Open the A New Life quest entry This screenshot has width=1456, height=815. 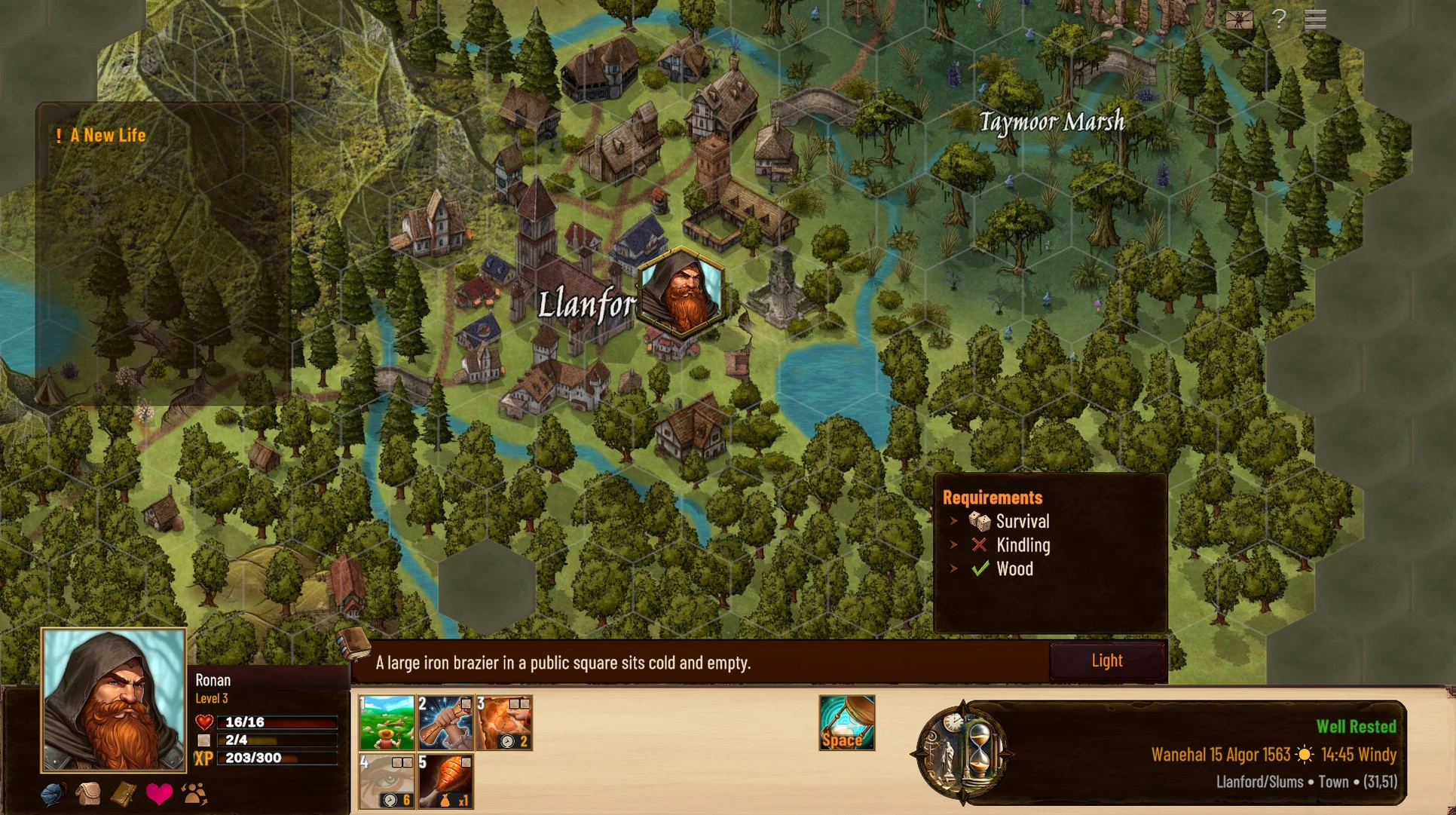[107, 136]
